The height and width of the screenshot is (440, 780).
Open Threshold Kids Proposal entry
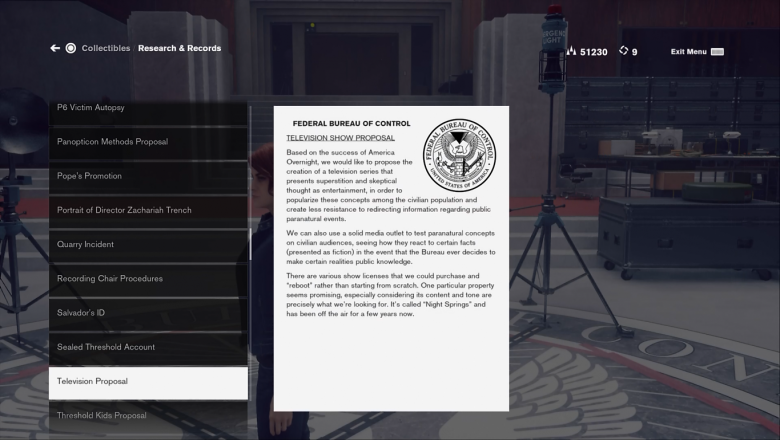(x=147, y=415)
